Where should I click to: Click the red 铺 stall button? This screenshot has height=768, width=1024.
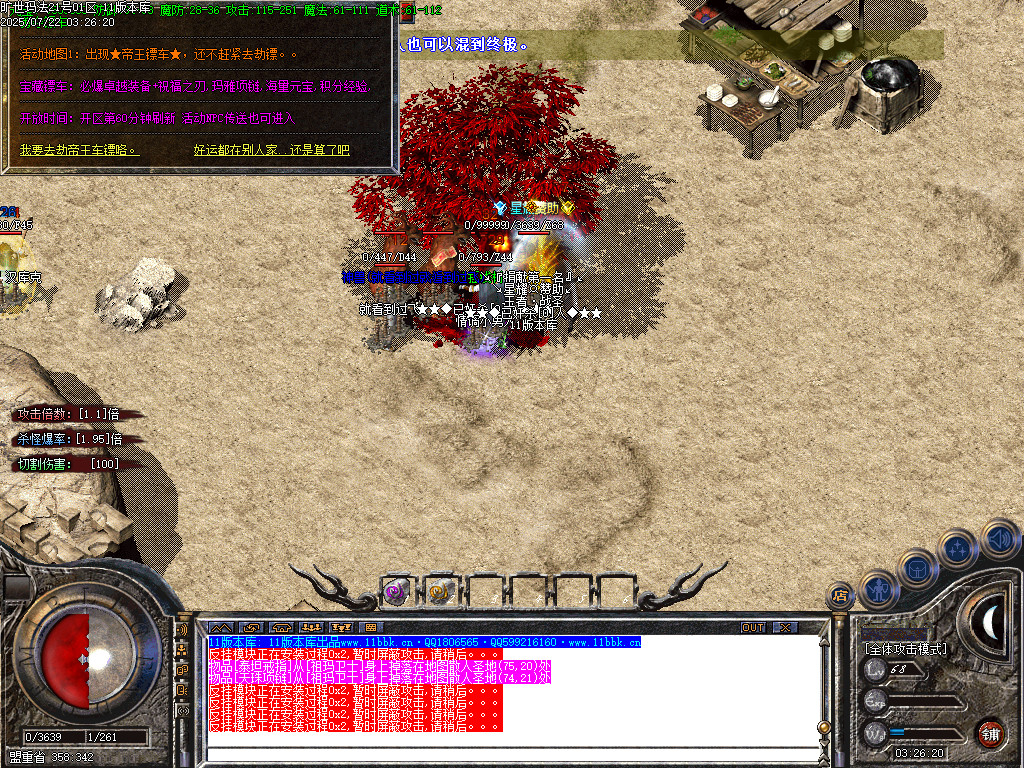[x=991, y=732]
